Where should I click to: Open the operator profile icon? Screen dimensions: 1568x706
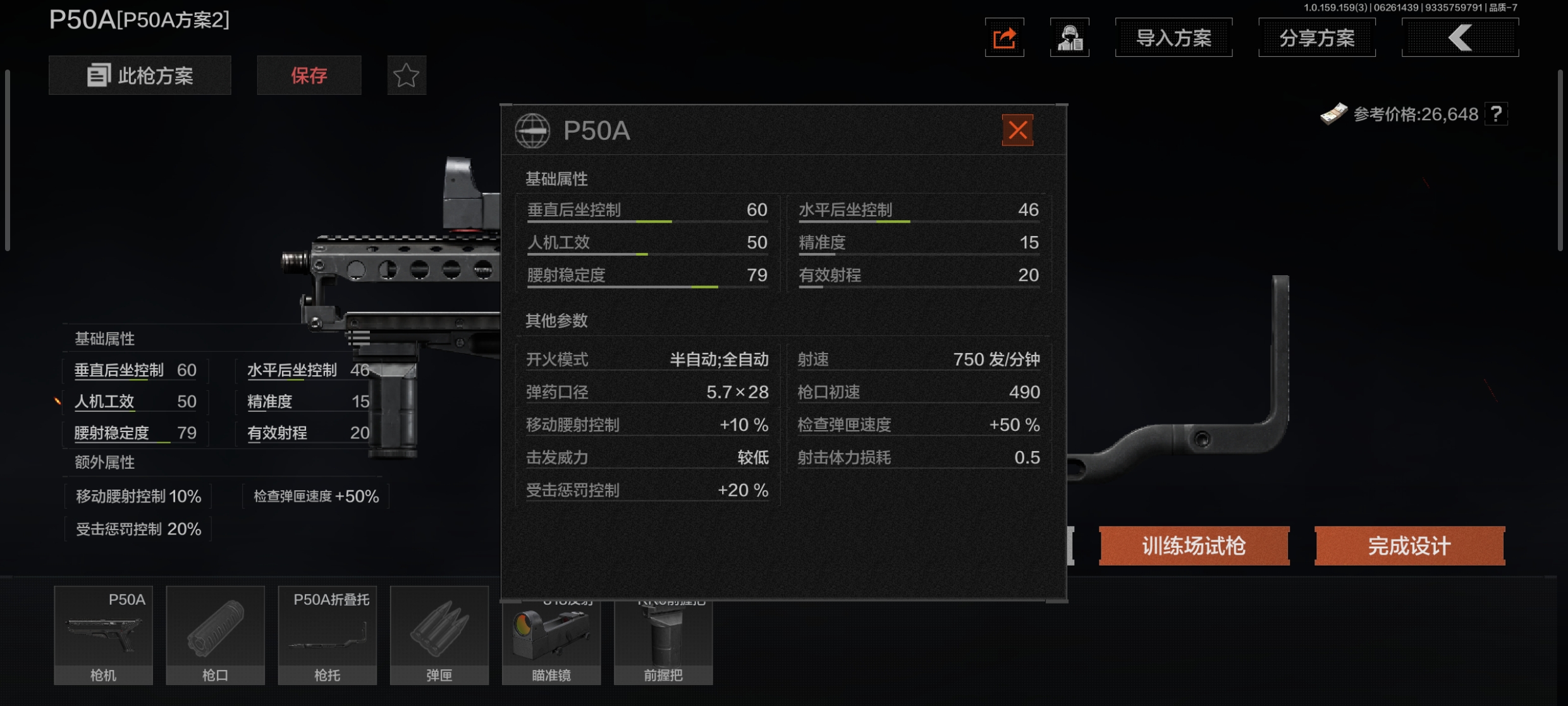click(1069, 38)
